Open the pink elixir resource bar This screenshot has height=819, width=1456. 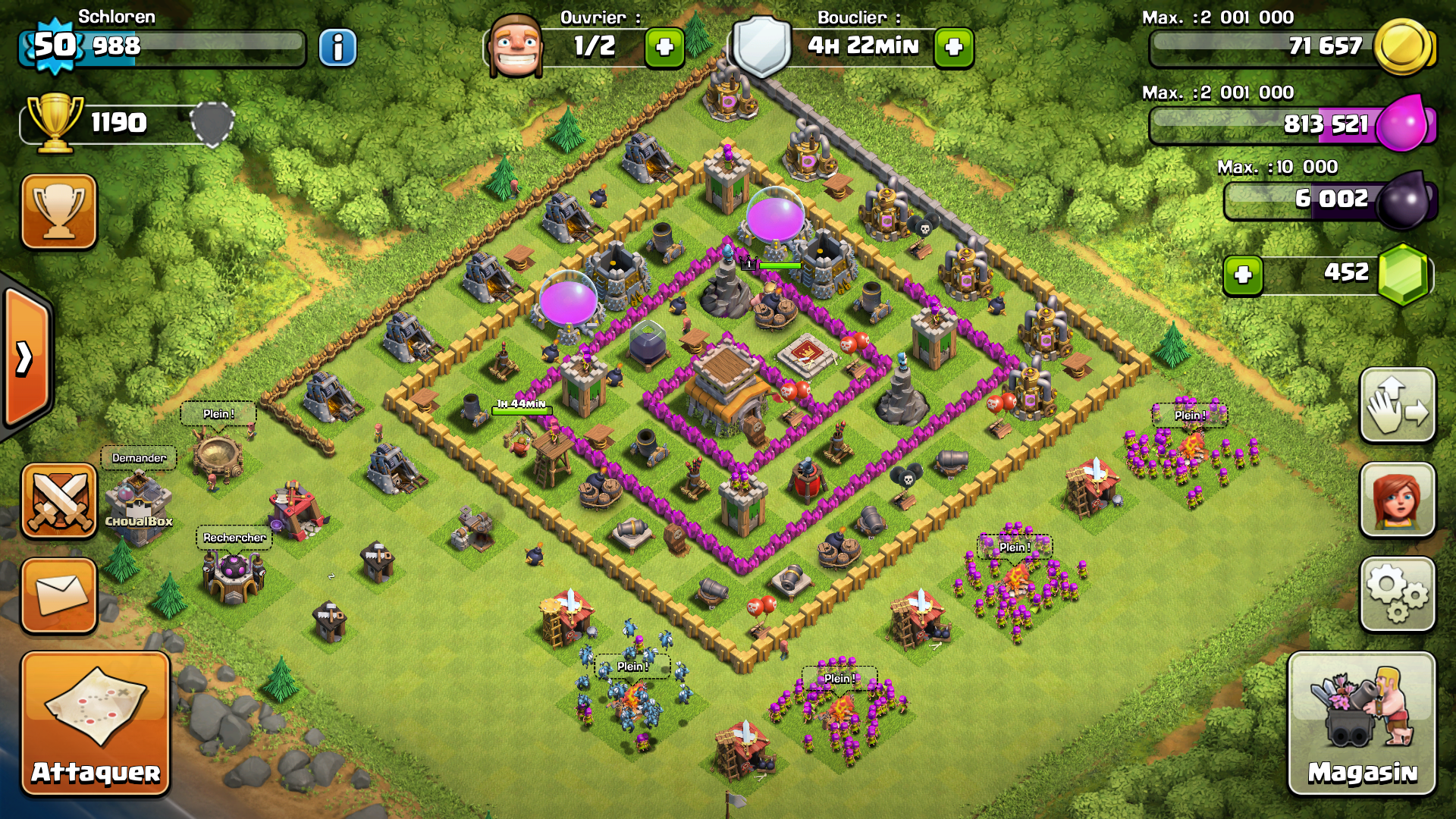click(x=1289, y=124)
